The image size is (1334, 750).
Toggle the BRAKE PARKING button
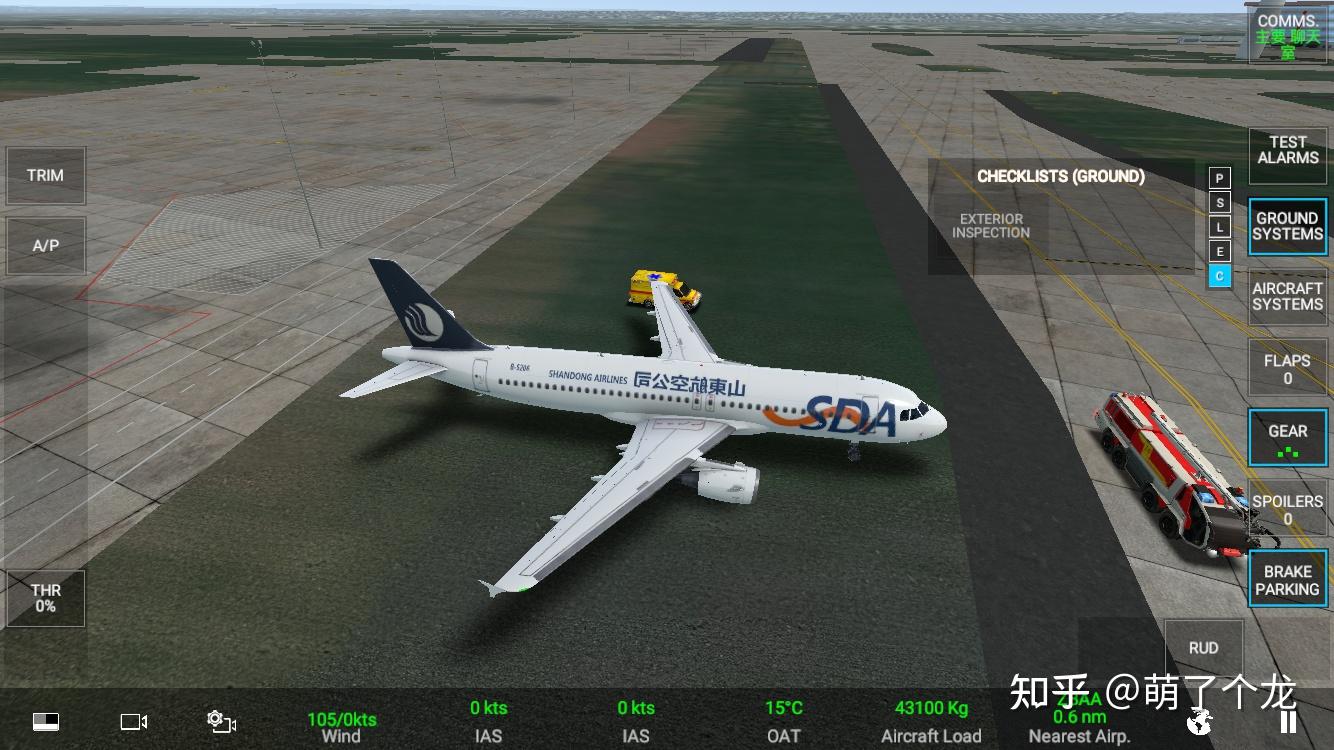[x=1287, y=580]
